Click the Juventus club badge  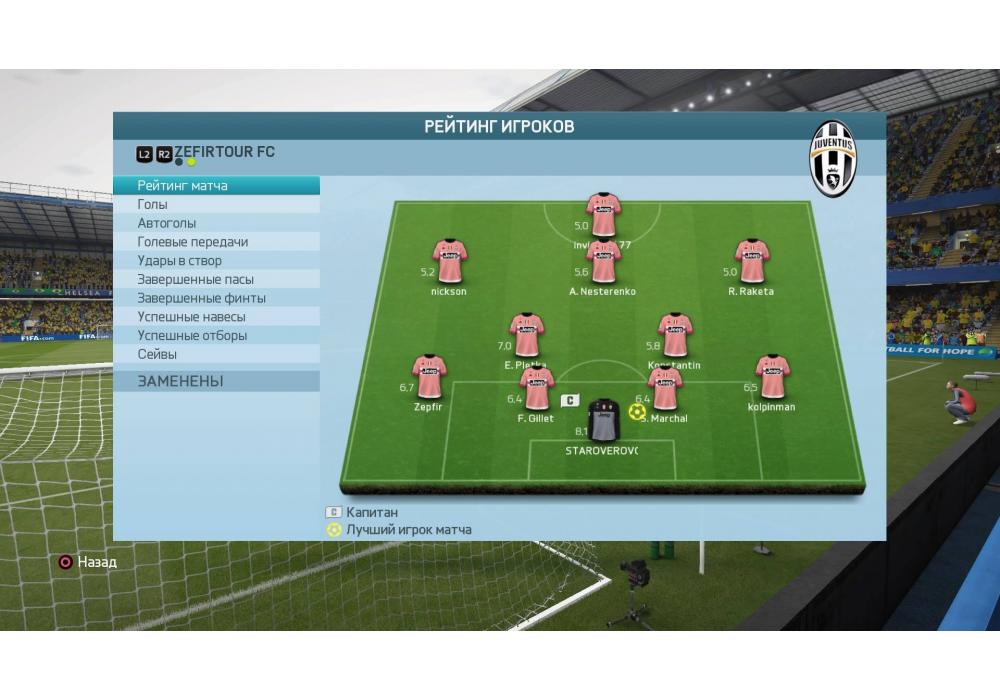833,159
